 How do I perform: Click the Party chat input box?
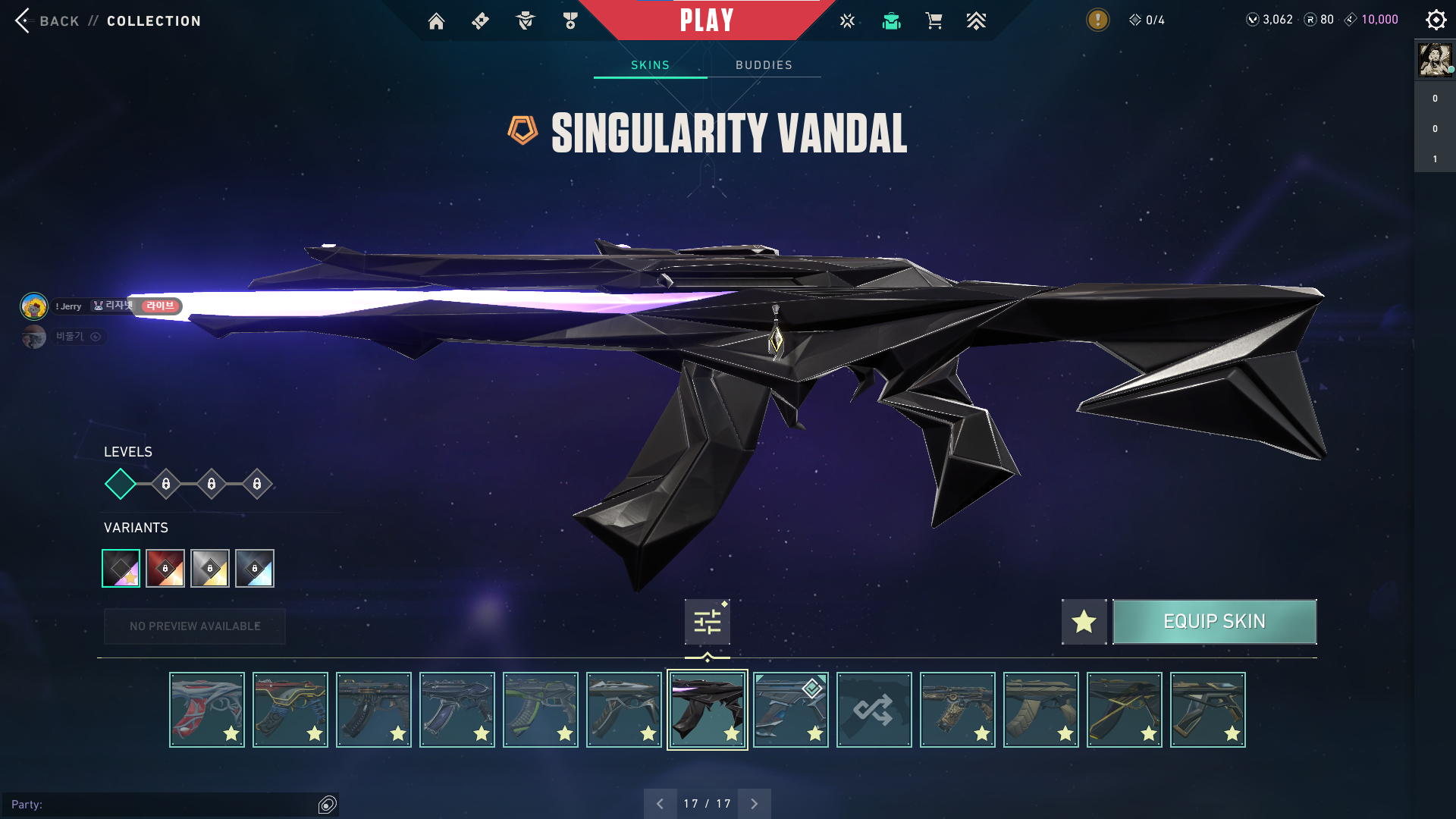click(x=167, y=805)
